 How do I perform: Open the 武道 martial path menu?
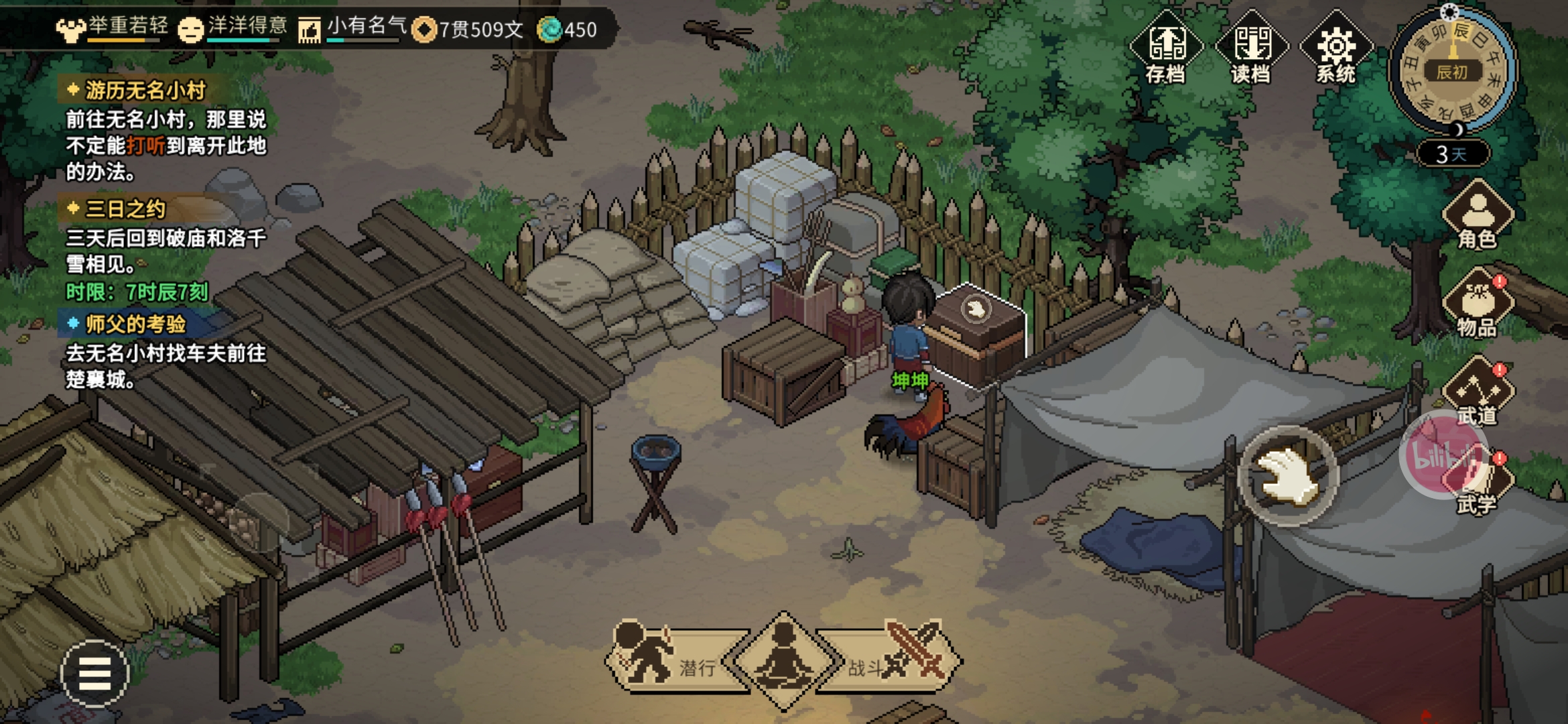(x=1478, y=392)
